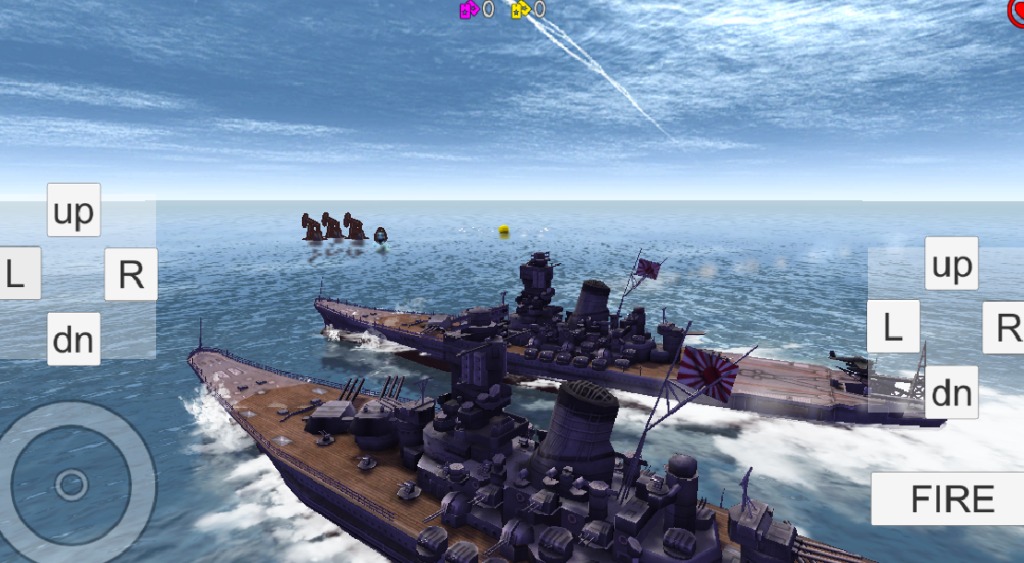Screen dimensions: 1024x563
Task: Tap the R button in the FIRE-side pad
Action: [x=1004, y=326]
